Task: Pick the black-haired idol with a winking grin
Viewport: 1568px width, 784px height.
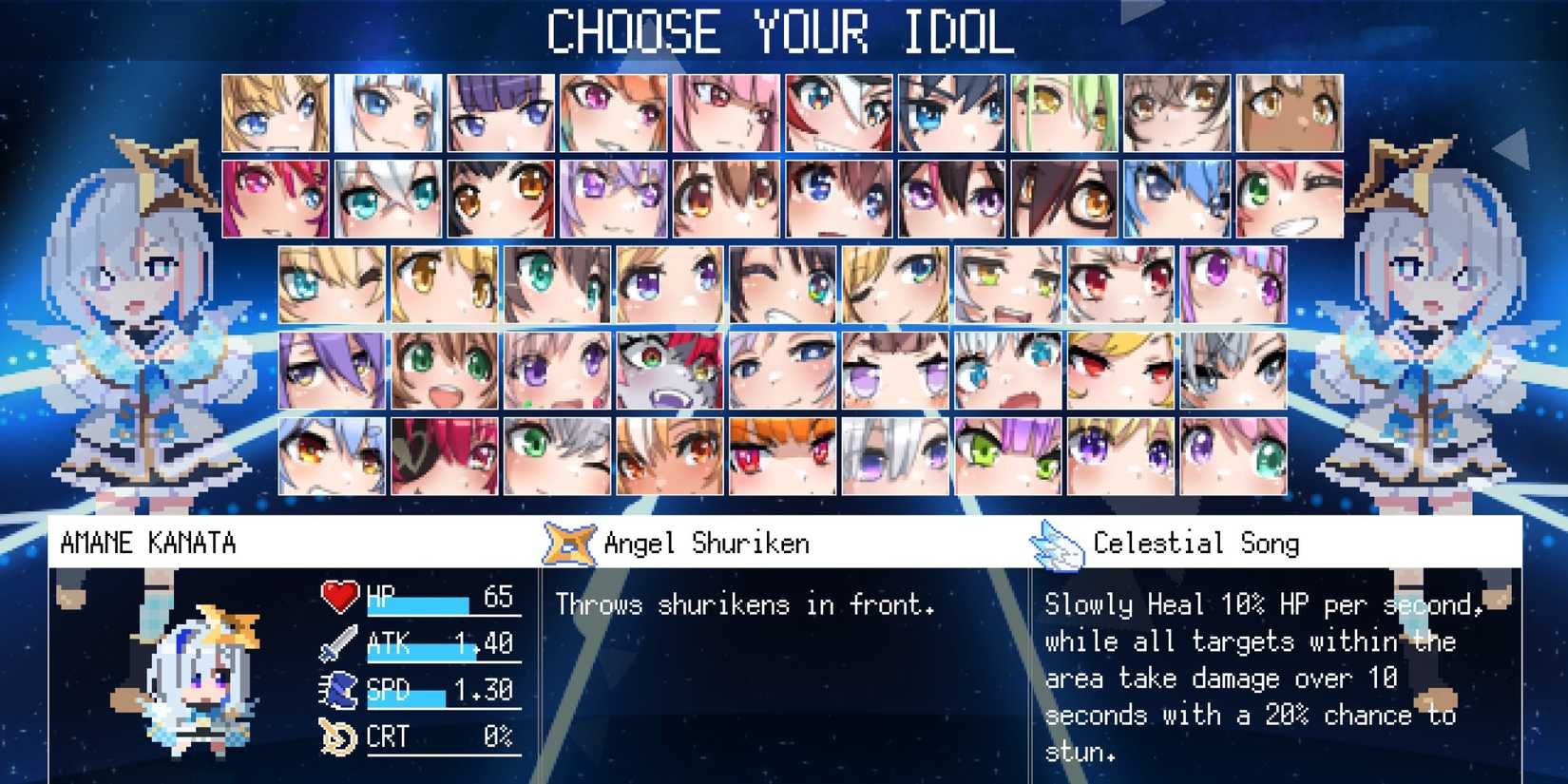Action: (x=782, y=285)
